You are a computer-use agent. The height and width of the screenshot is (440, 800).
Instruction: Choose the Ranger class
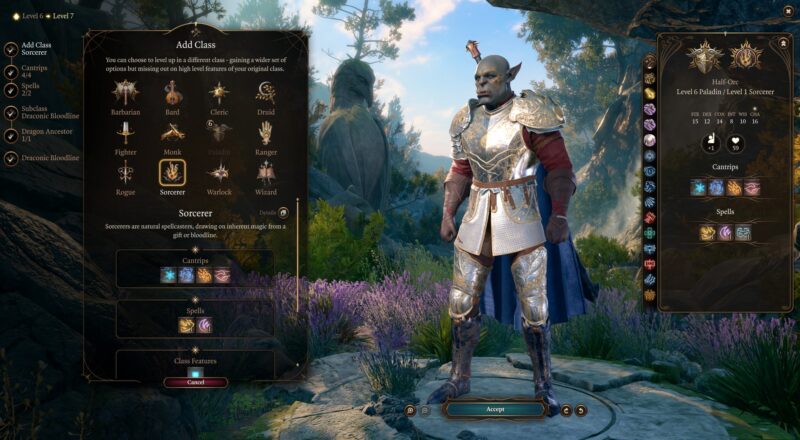[x=266, y=134]
